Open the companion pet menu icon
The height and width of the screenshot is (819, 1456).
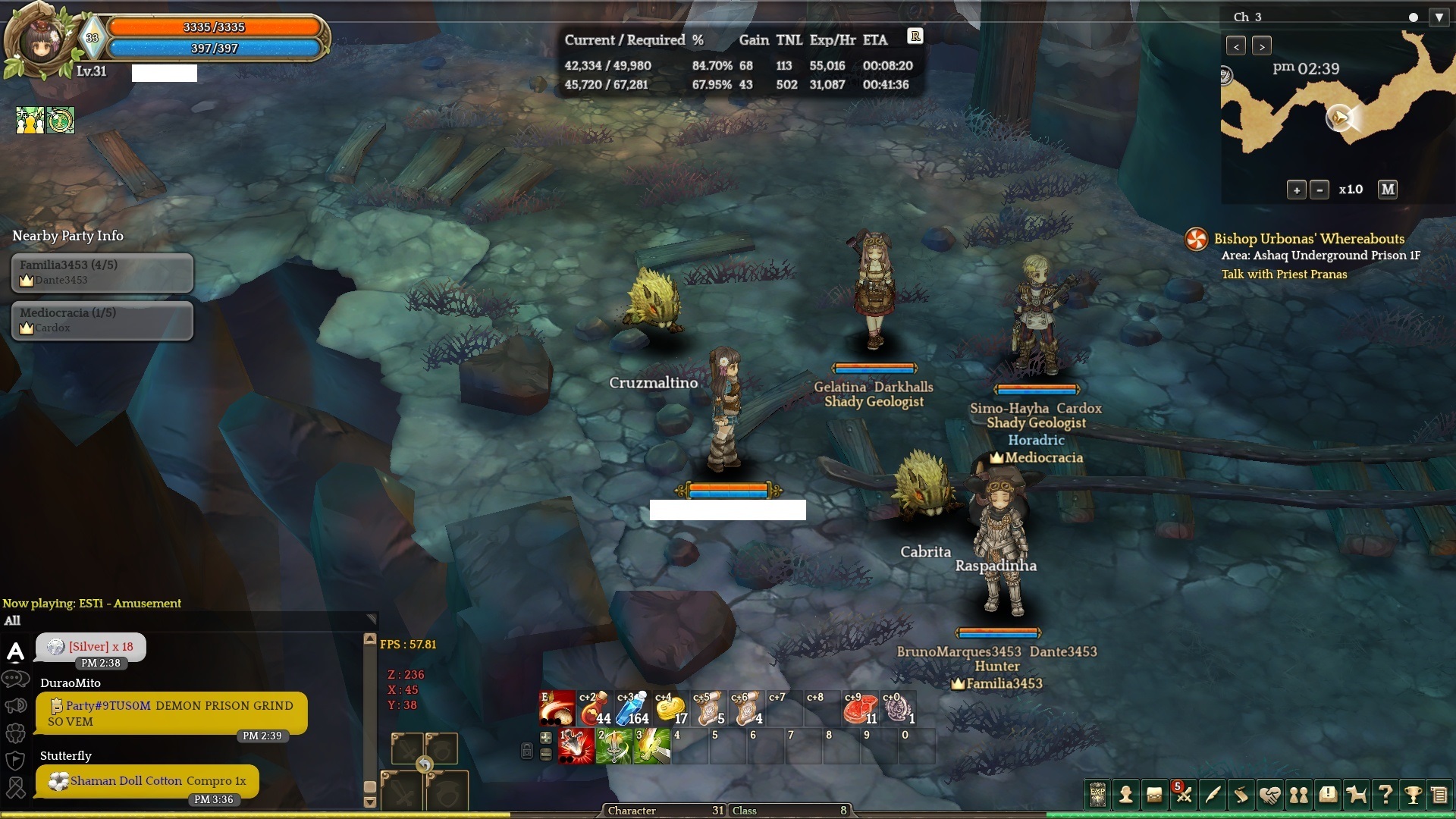pos(1356,795)
